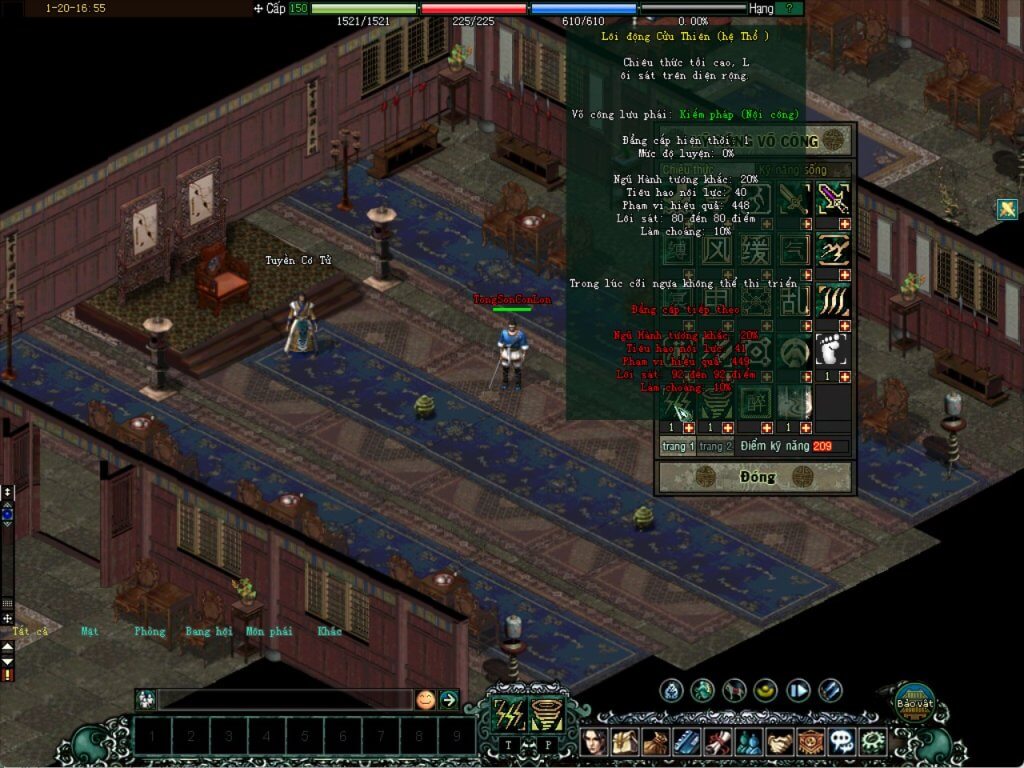Close the skill panel with Đóng
The width and height of the screenshot is (1024, 768).
757,477
